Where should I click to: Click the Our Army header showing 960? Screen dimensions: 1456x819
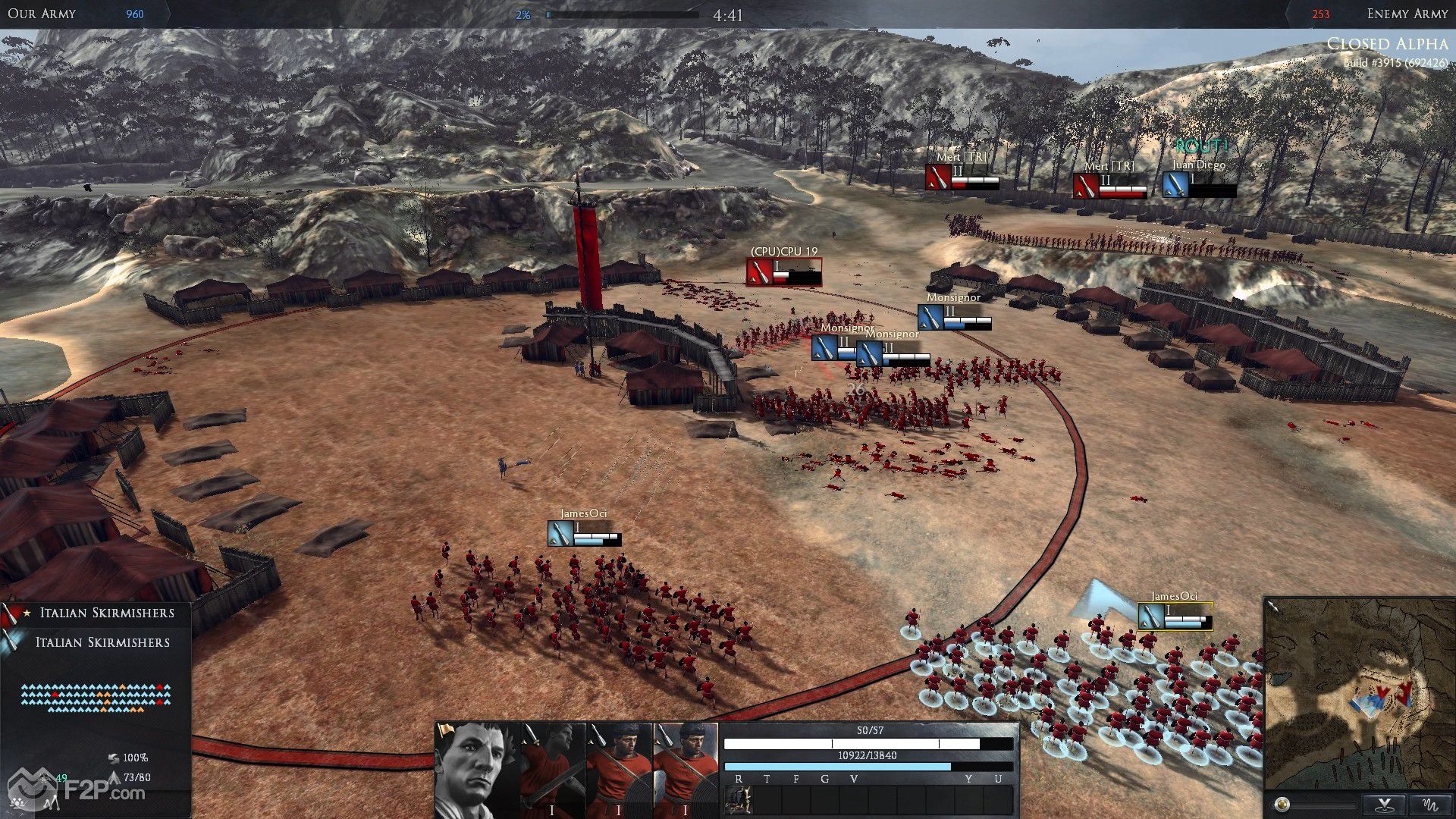[68, 14]
